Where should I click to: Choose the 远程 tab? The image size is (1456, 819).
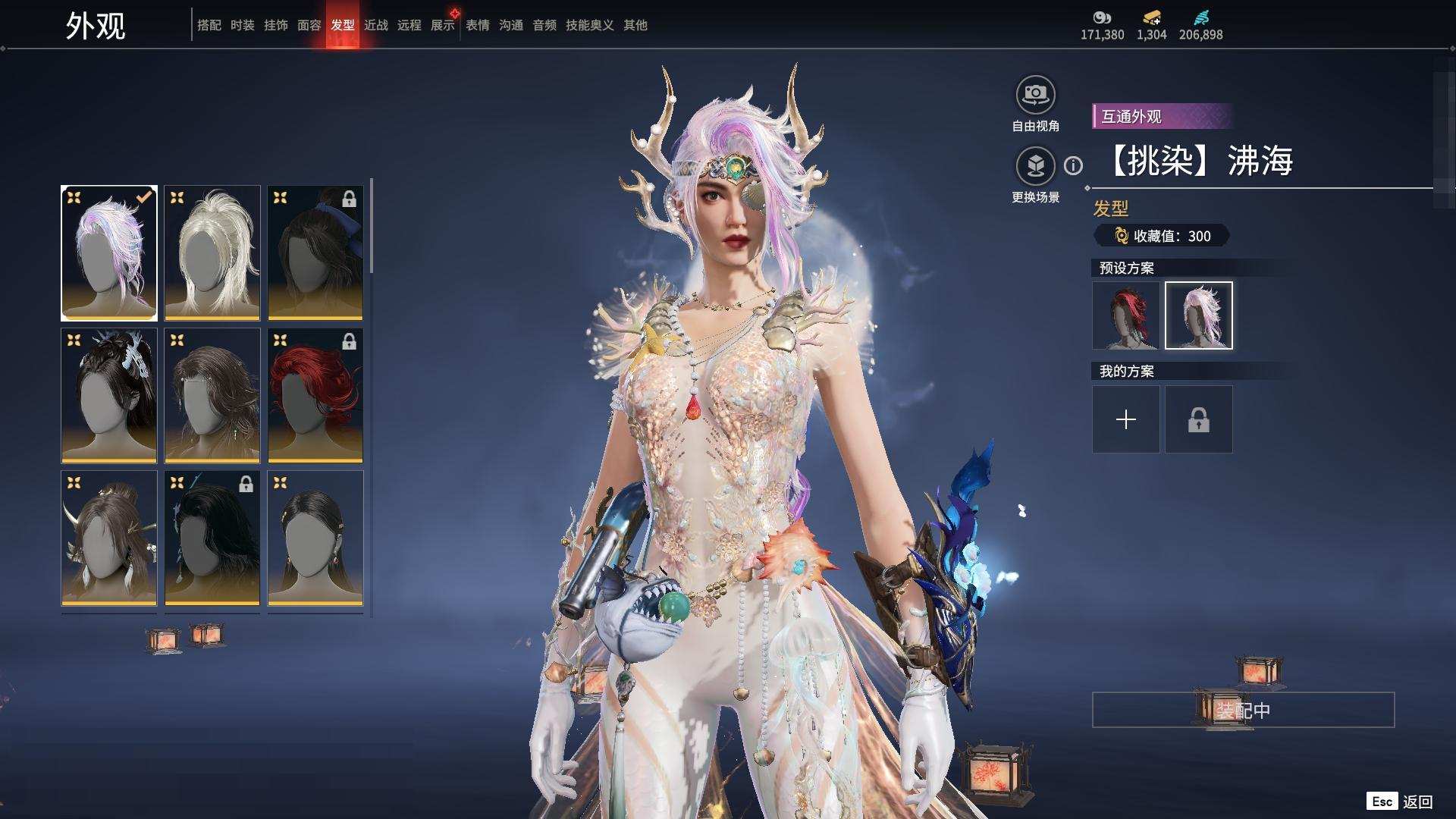click(409, 25)
